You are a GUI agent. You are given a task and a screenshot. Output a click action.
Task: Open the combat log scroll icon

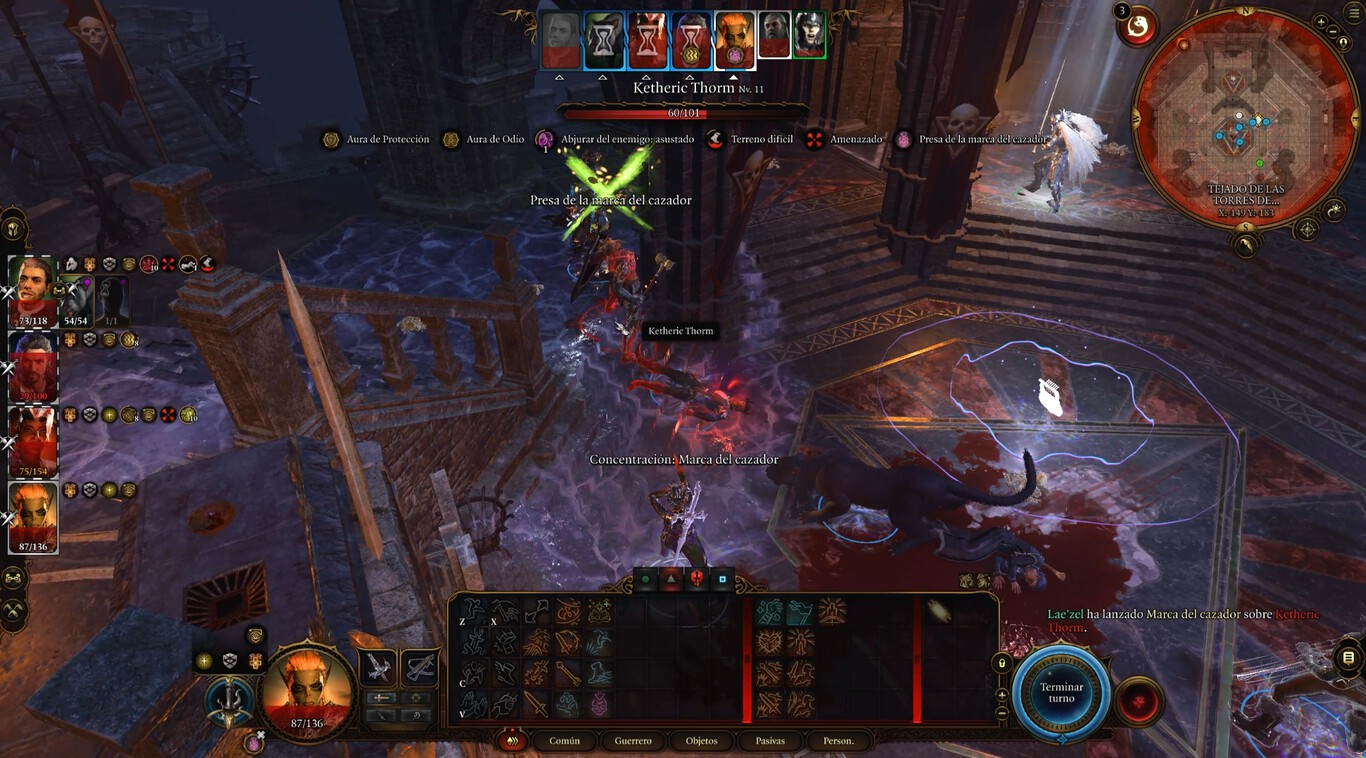pyautogui.click(x=1348, y=657)
